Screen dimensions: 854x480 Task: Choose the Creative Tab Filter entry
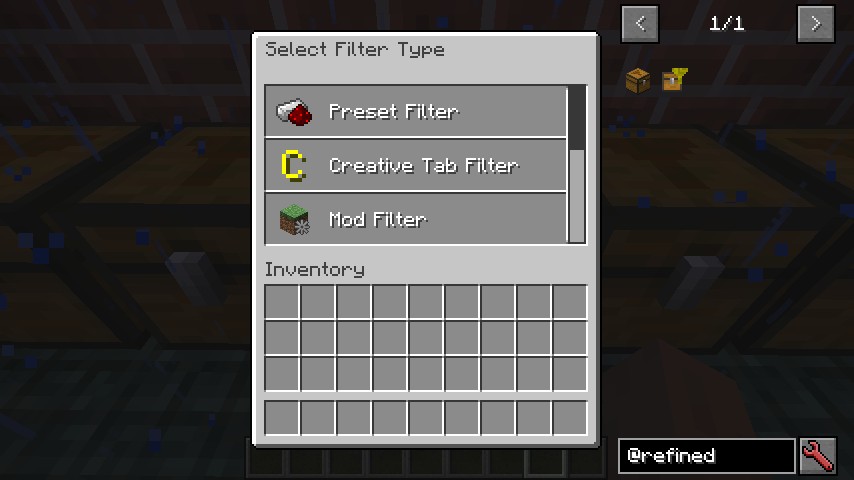[415, 165]
